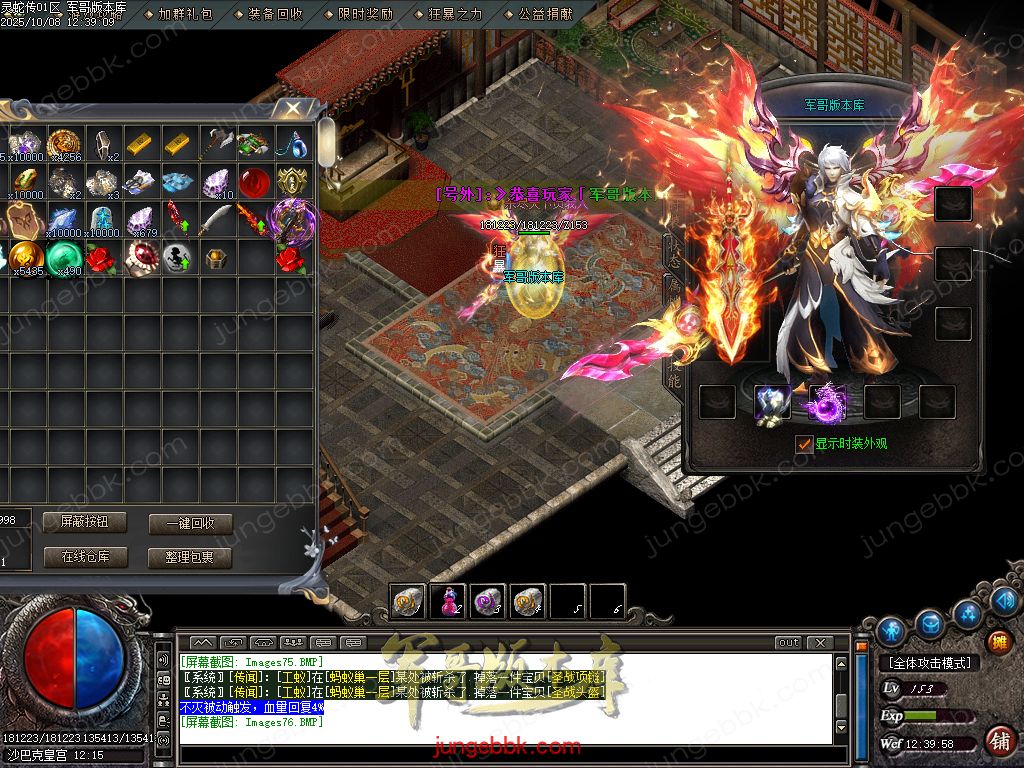Click the chat window's out button
The image size is (1024, 768).
[x=789, y=642]
